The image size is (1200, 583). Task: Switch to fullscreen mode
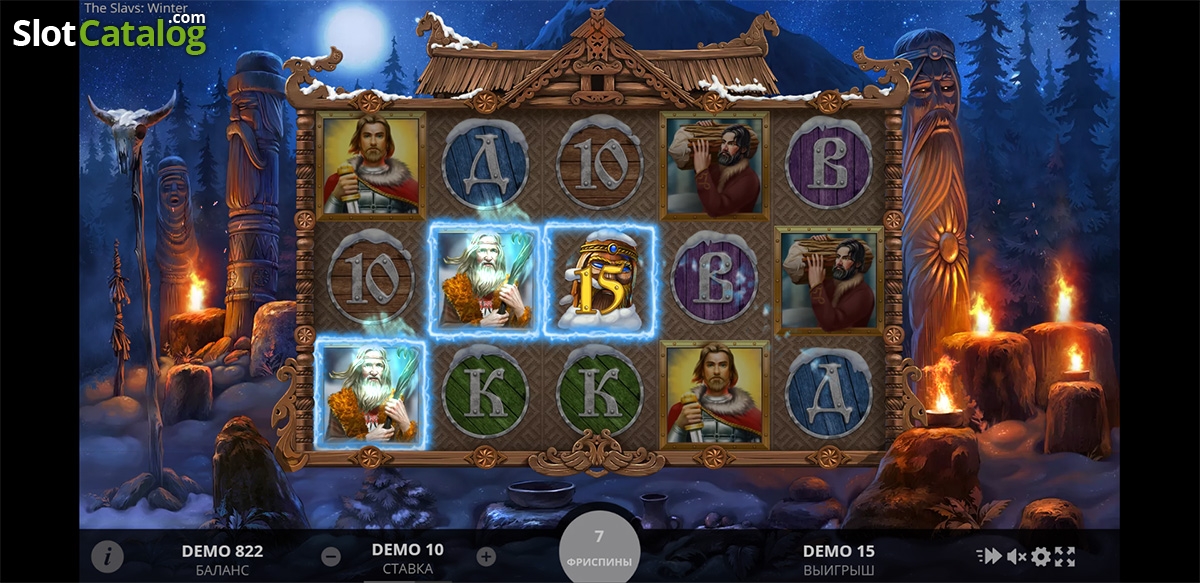pos(1065,557)
